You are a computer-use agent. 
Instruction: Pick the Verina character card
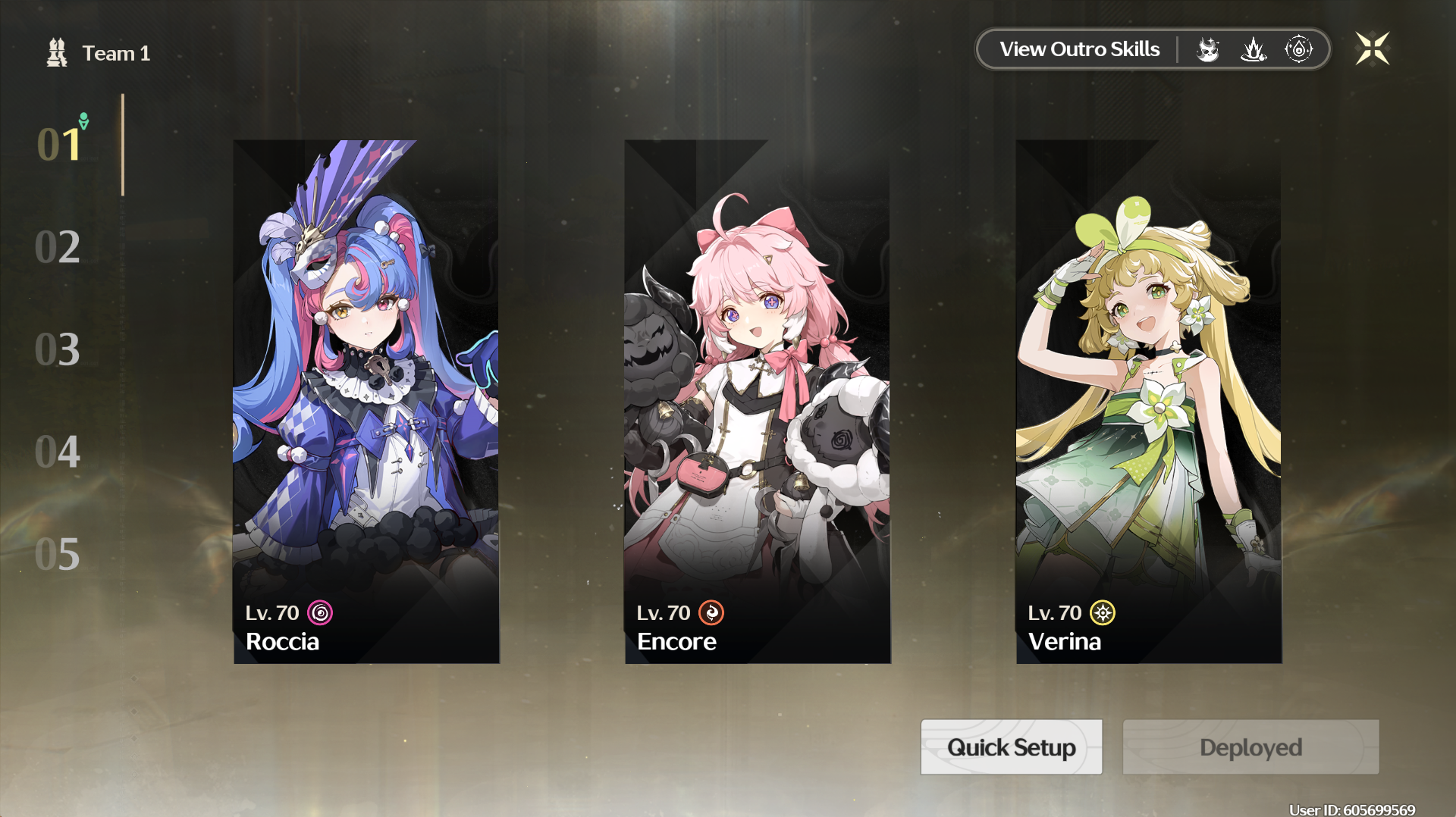point(1149,402)
